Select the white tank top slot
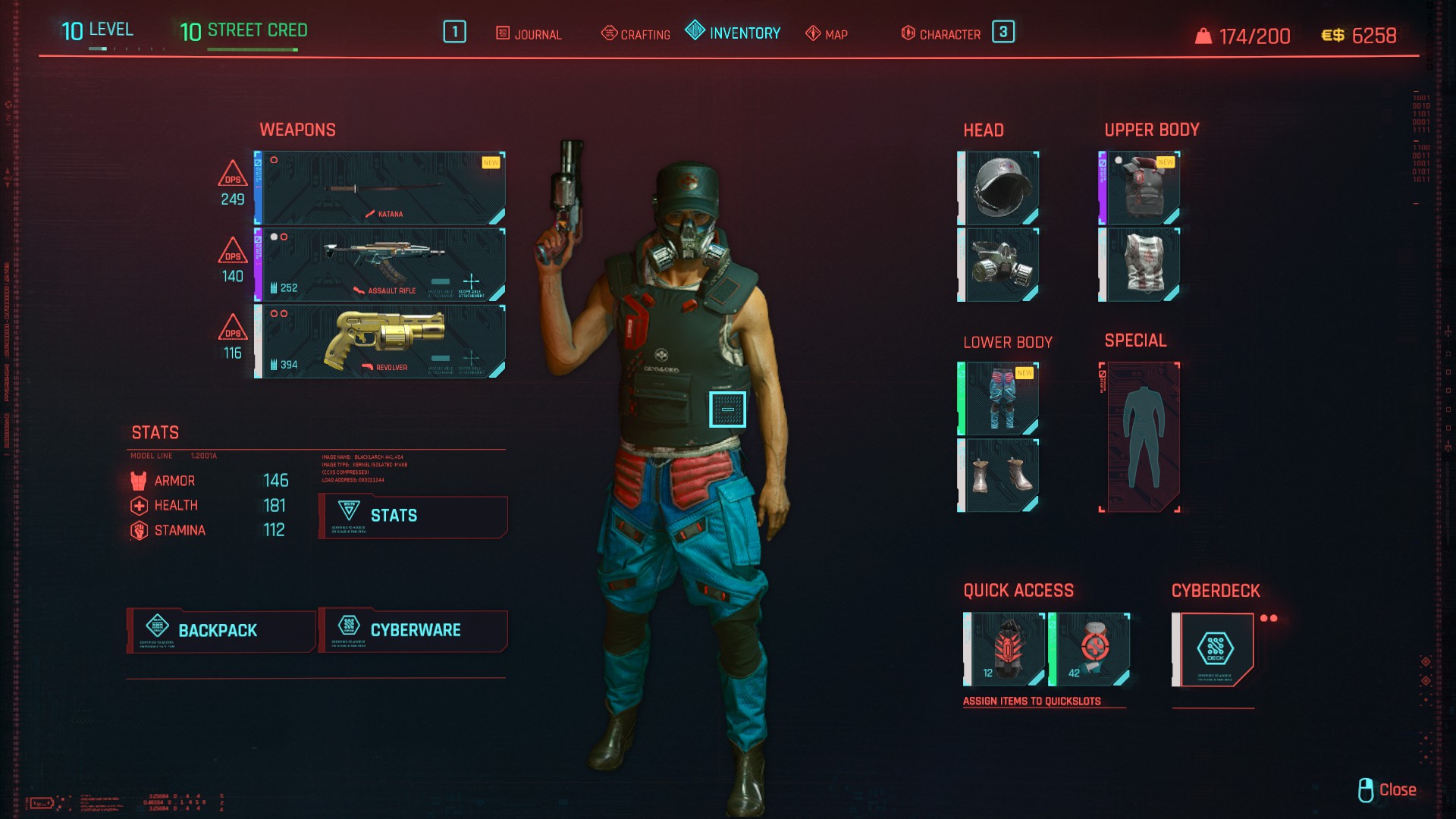 click(1140, 265)
